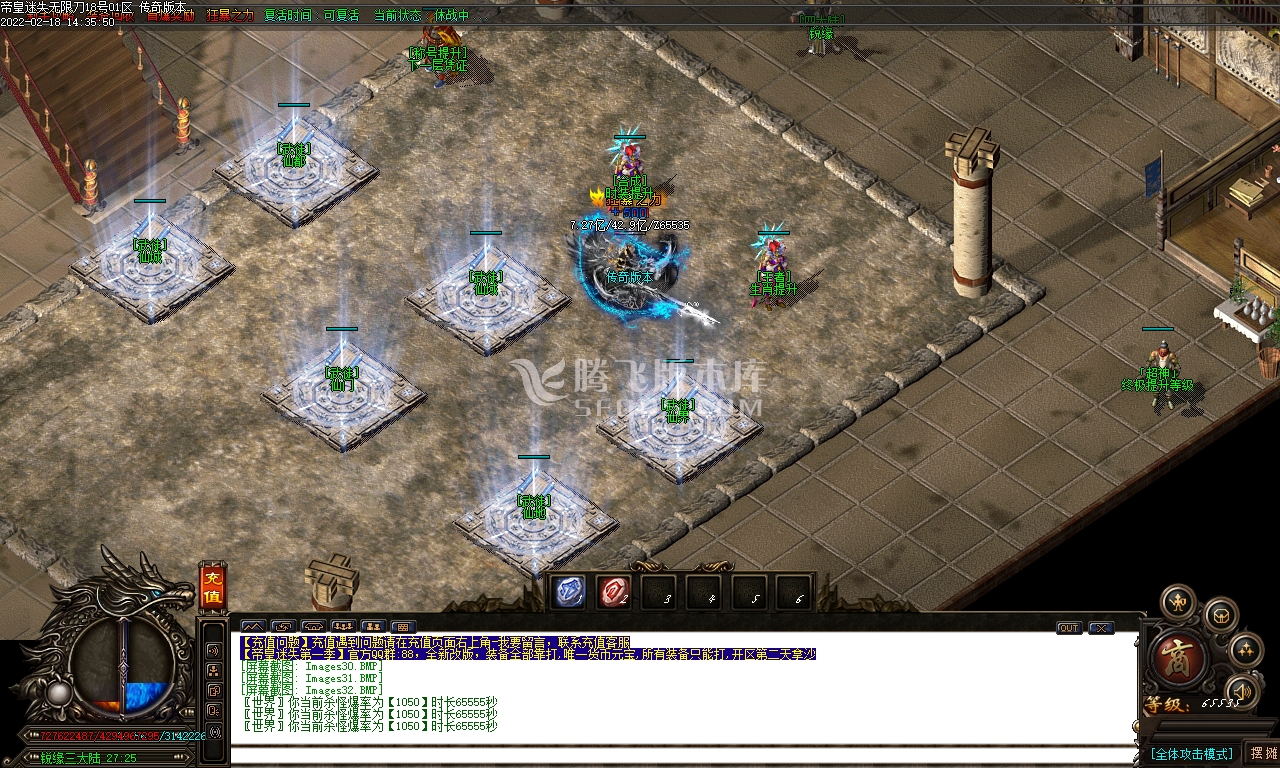Click the chat text input line
1280x768 pixels.
[x=680, y=755]
